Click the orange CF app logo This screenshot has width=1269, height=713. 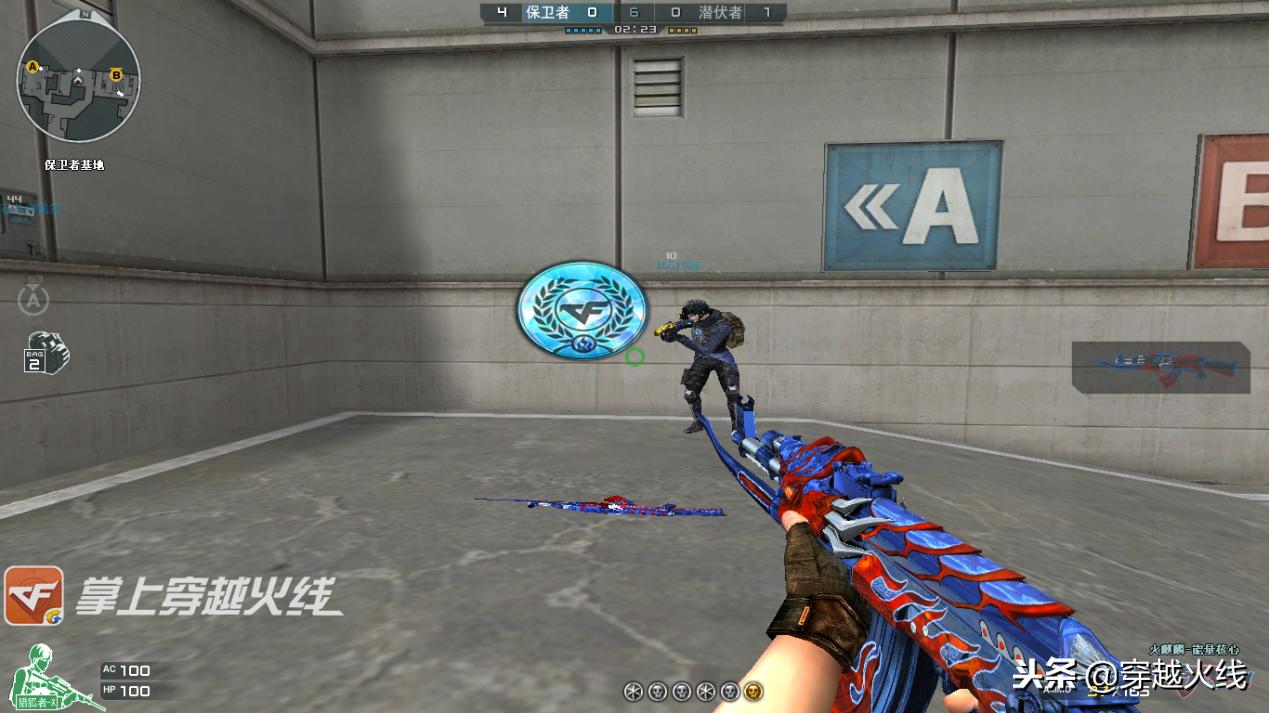coord(34,596)
